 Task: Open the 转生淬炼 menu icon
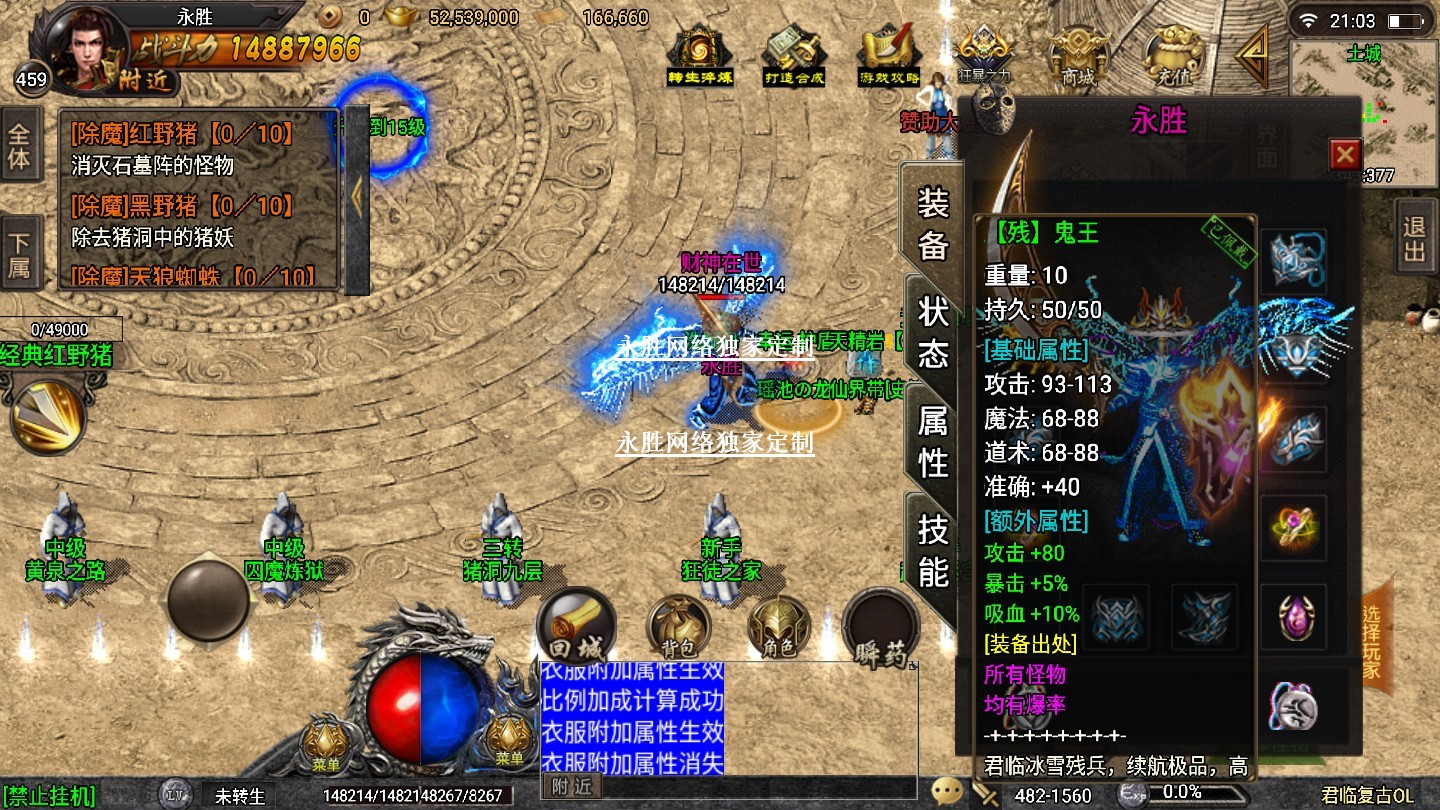pyautogui.click(x=700, y=55)
